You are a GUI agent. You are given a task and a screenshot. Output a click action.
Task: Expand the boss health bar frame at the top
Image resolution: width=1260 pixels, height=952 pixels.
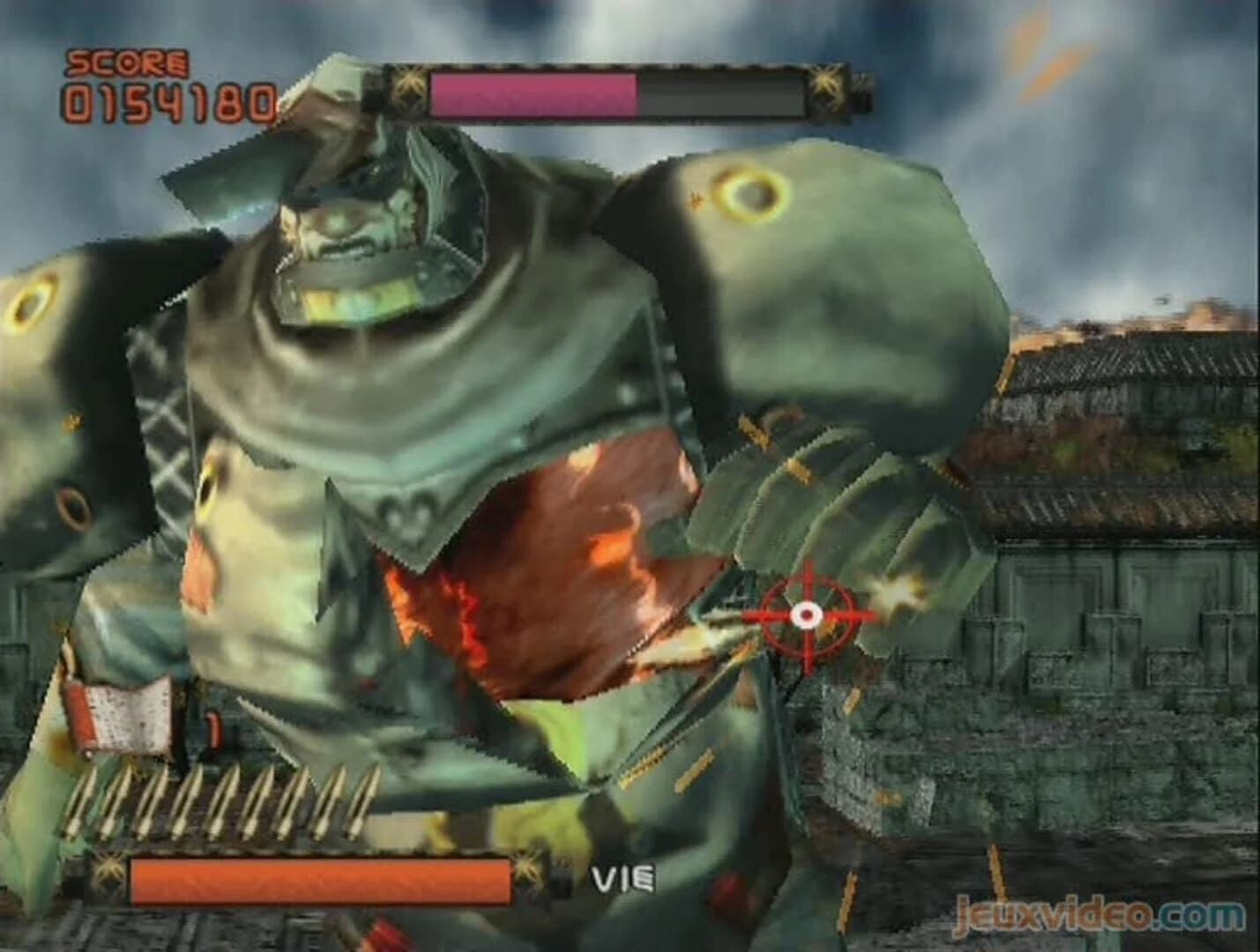[x=617, y=88]
